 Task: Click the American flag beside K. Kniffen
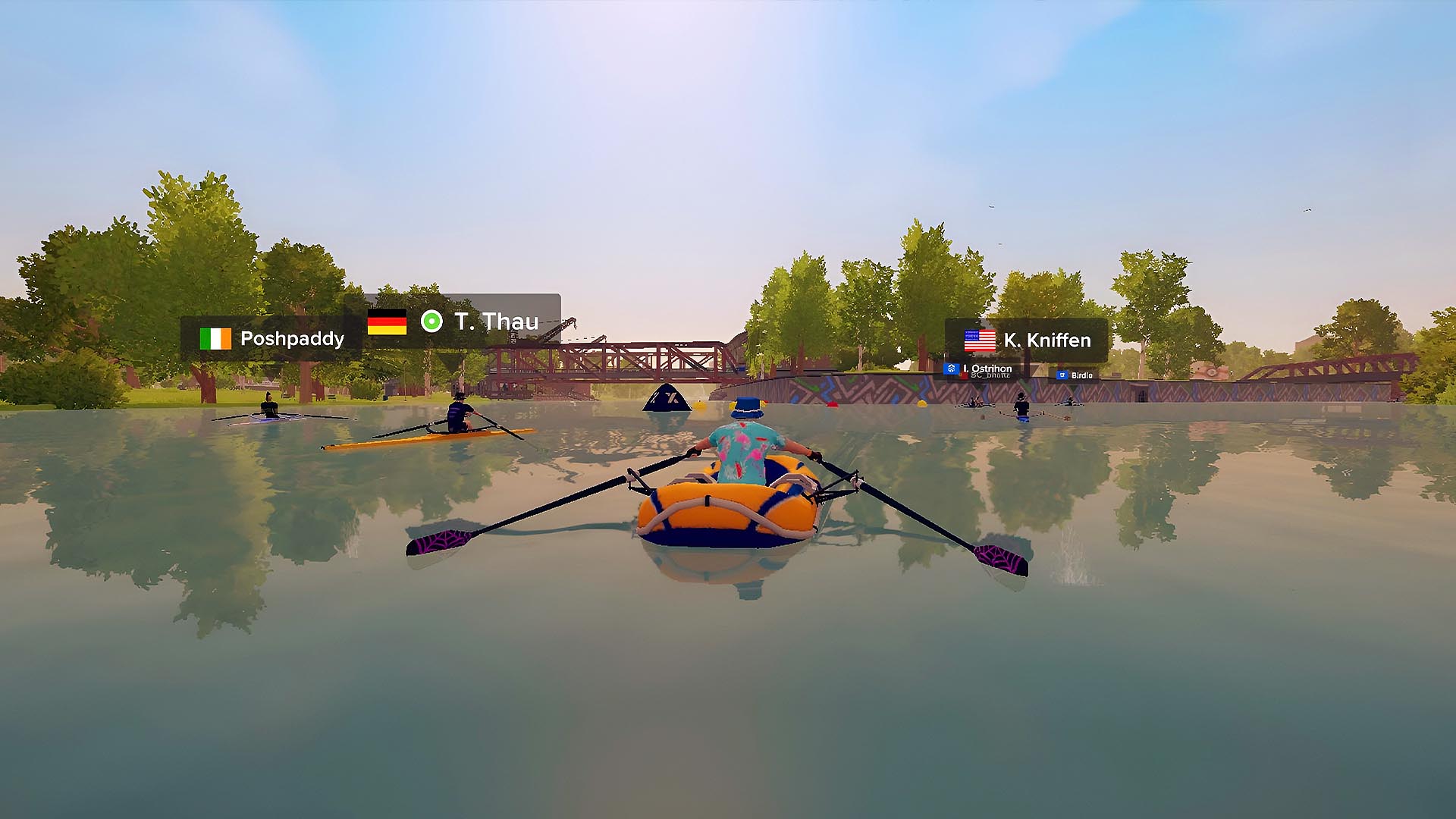[x=979, y=340]
